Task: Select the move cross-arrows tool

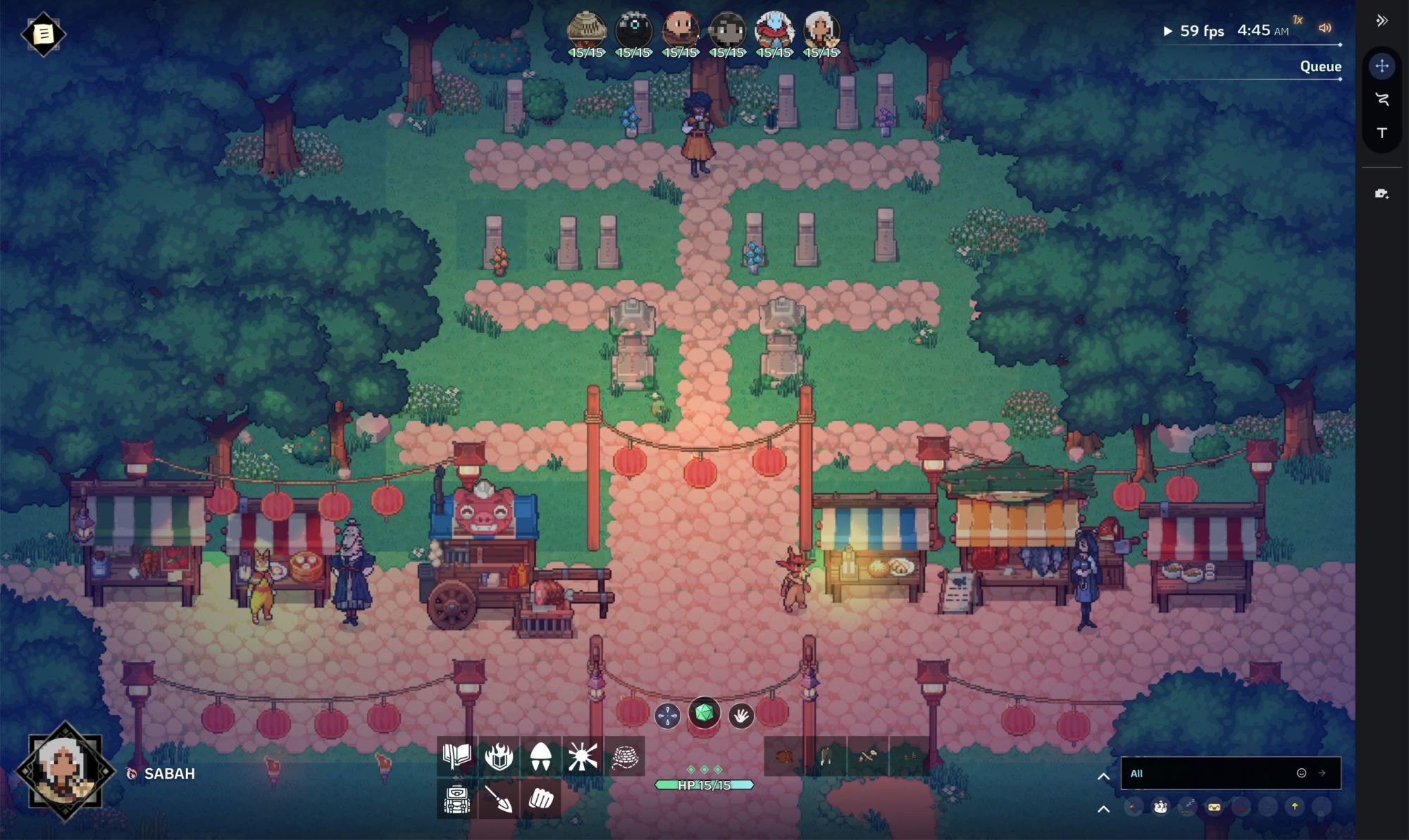Action: pos(1382,66)
